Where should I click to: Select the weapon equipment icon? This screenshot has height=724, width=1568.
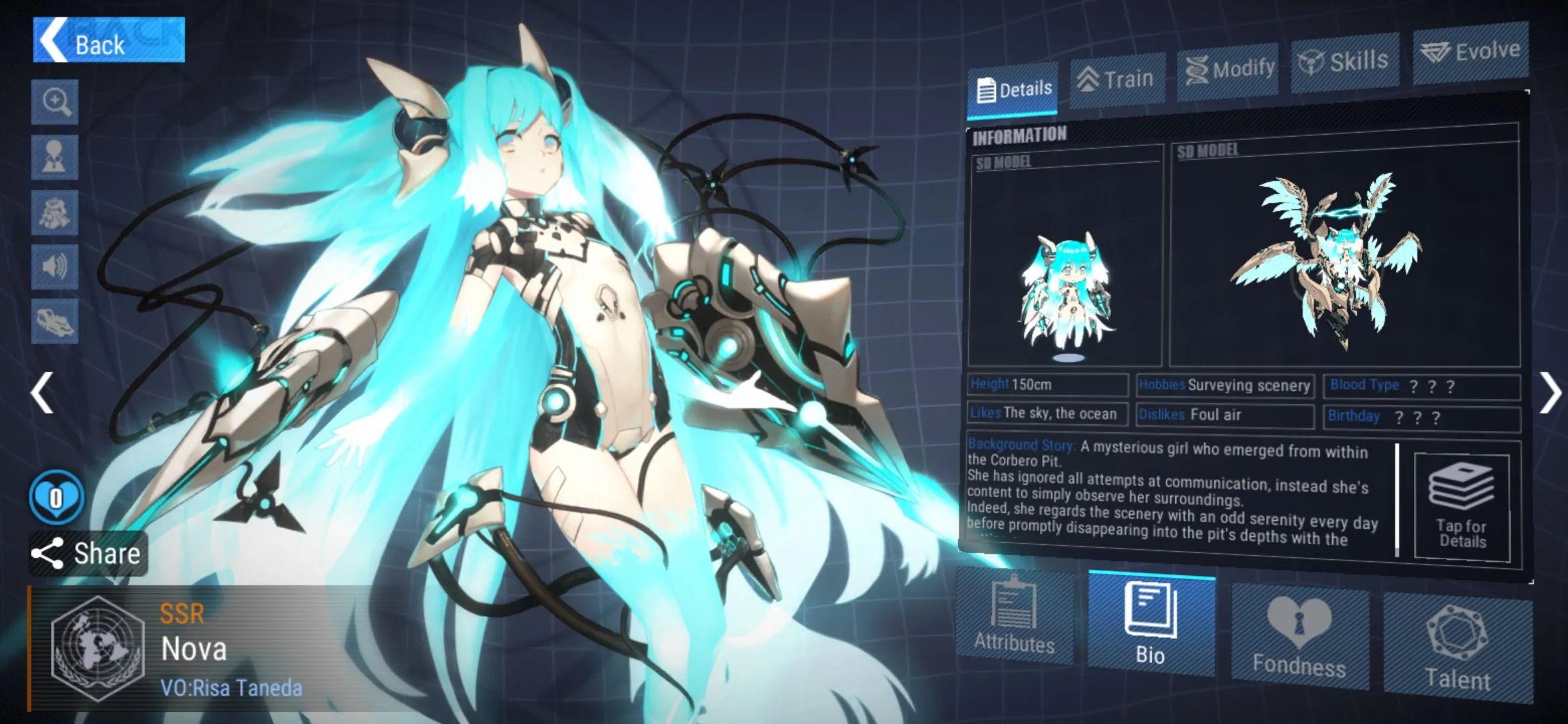[55, 322]
